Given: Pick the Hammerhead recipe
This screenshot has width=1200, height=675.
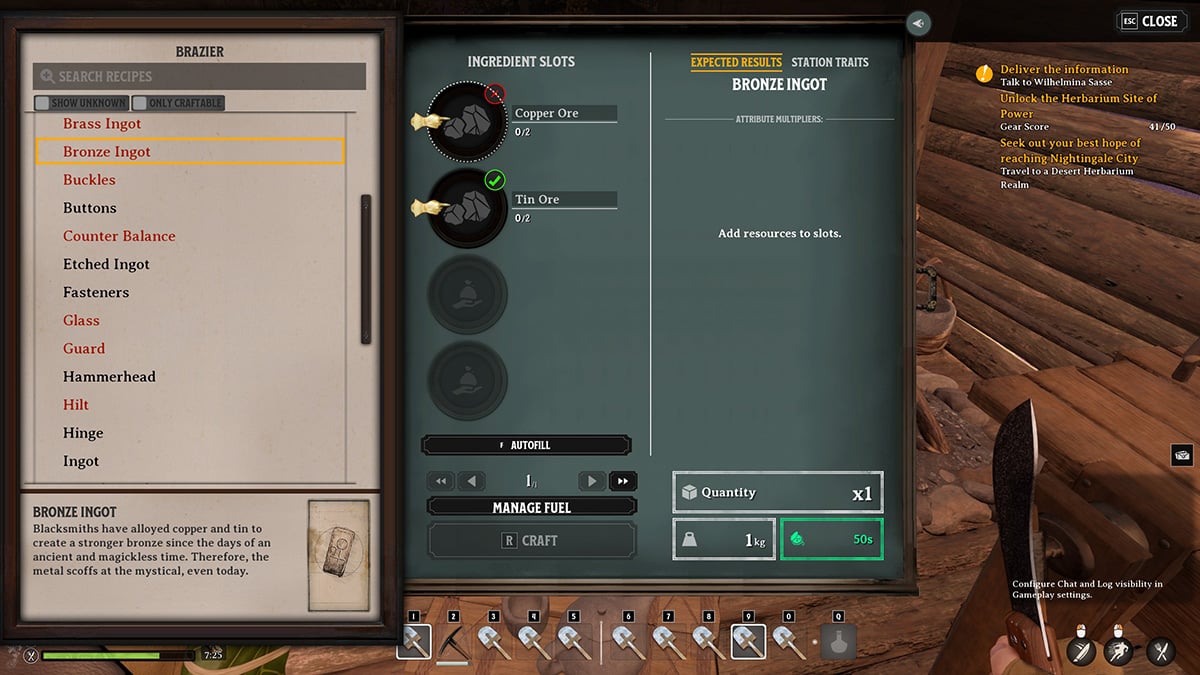Looking at the screenshot, I should pyautogui.click(x=109, y=377).
